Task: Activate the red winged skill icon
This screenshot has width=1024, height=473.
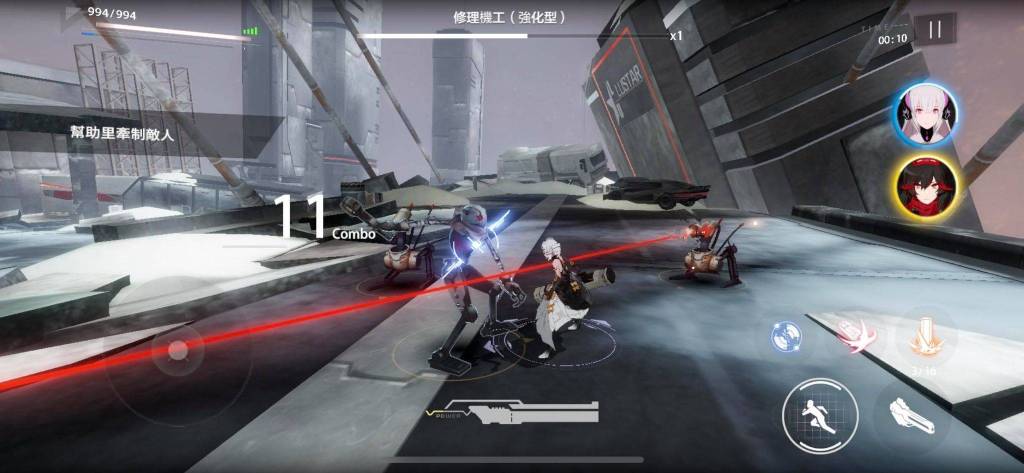Action: tap(854, 337)
